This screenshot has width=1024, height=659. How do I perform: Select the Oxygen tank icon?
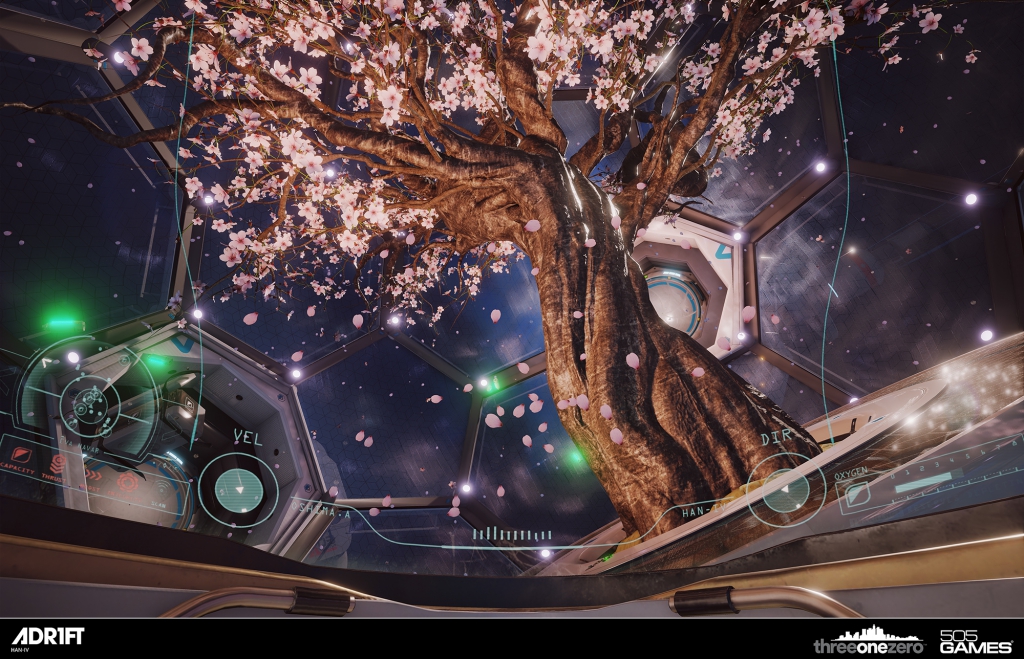click(856, 492)
